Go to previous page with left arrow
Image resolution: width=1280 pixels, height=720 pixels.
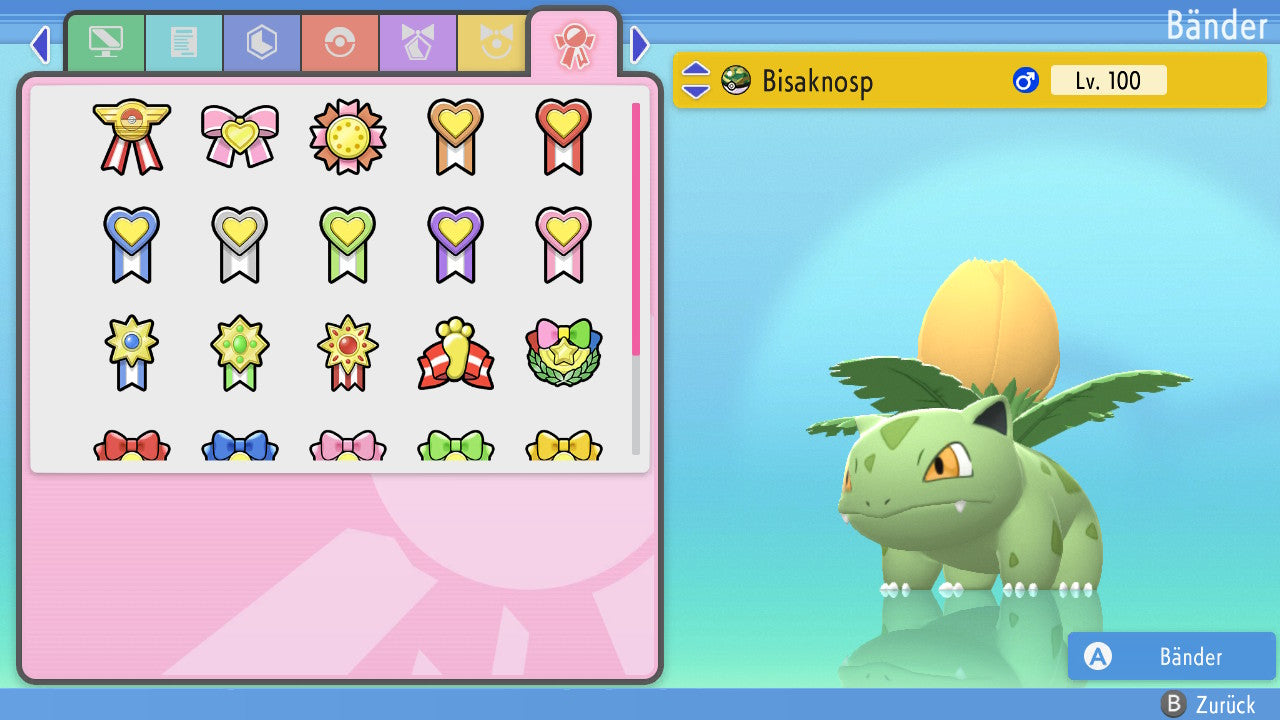click(40, 44)
